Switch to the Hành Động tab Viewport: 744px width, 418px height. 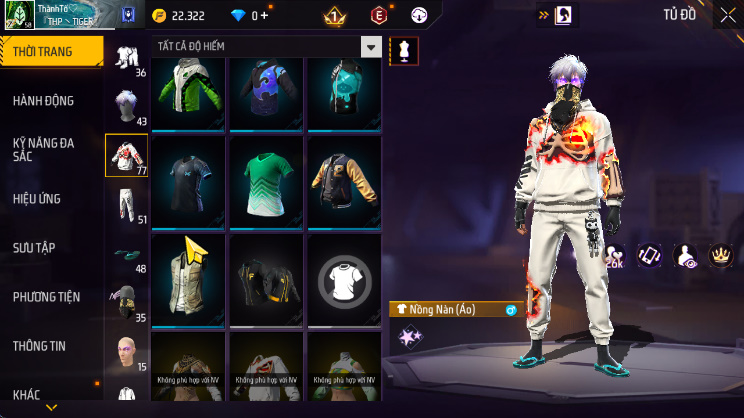coord(44,101)
